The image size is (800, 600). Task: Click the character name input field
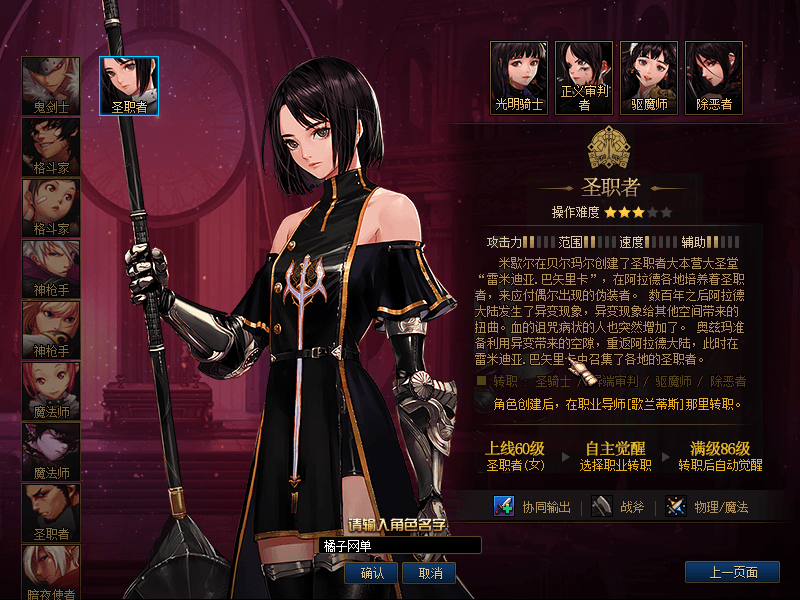pos(400,545)
